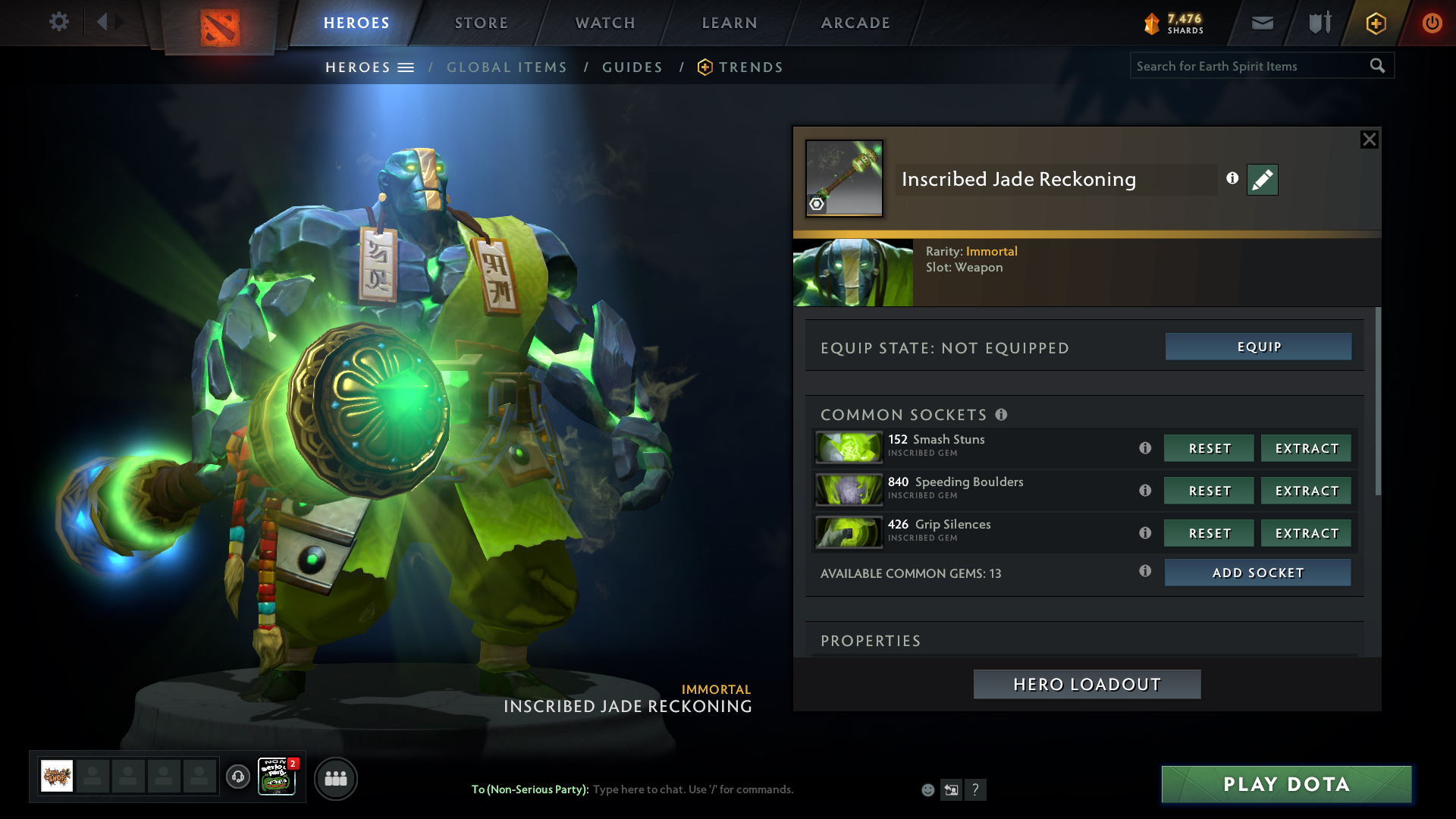The width and height of the screenshot is (1456, 819).
Task: Rename item with the pencil edit button
Action: click(1263, 180)
